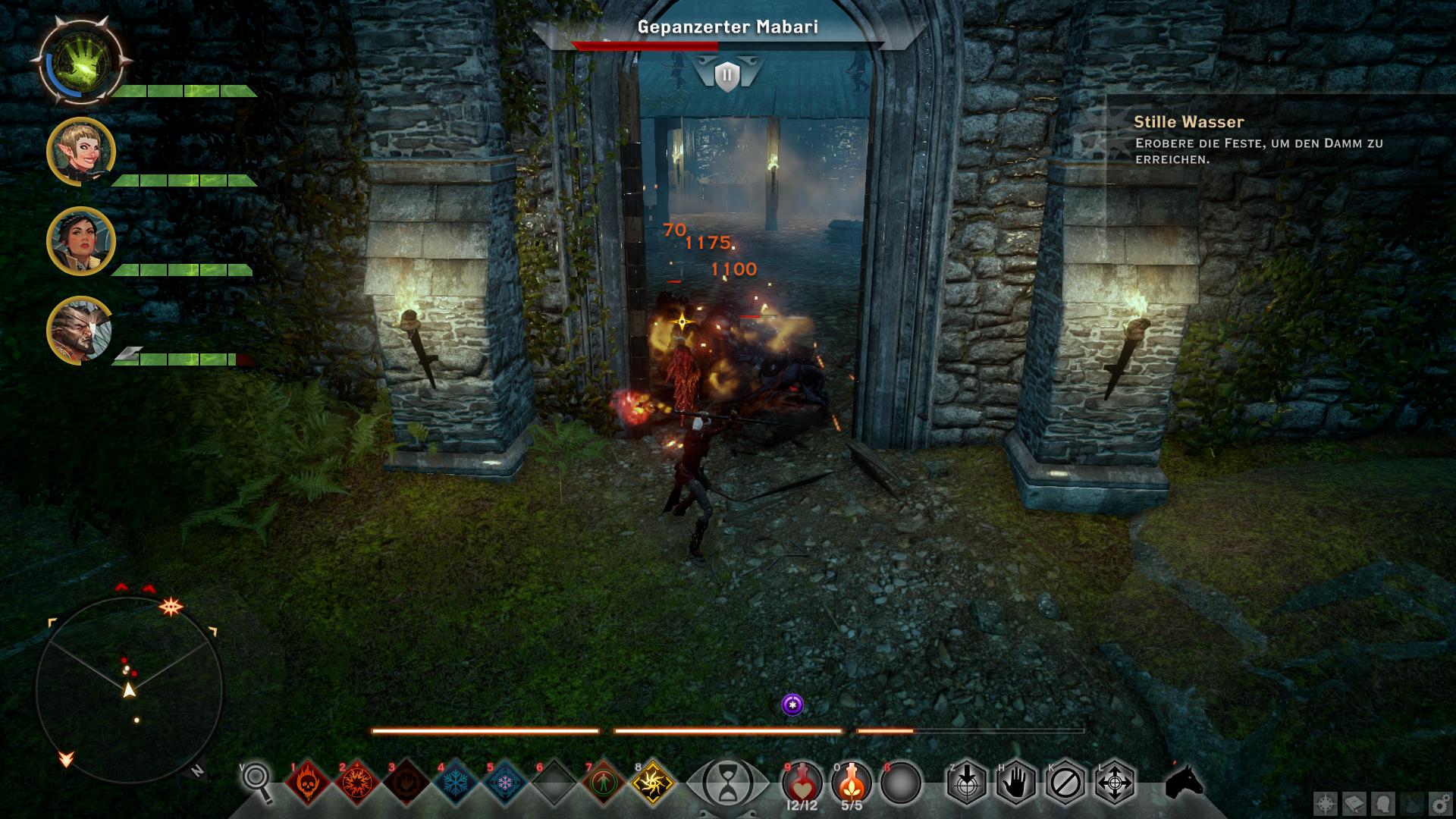Select the horned Qunari companion portrait
Image resolution: width=1456 pixels, height=819 pixels.
[80, 331]
